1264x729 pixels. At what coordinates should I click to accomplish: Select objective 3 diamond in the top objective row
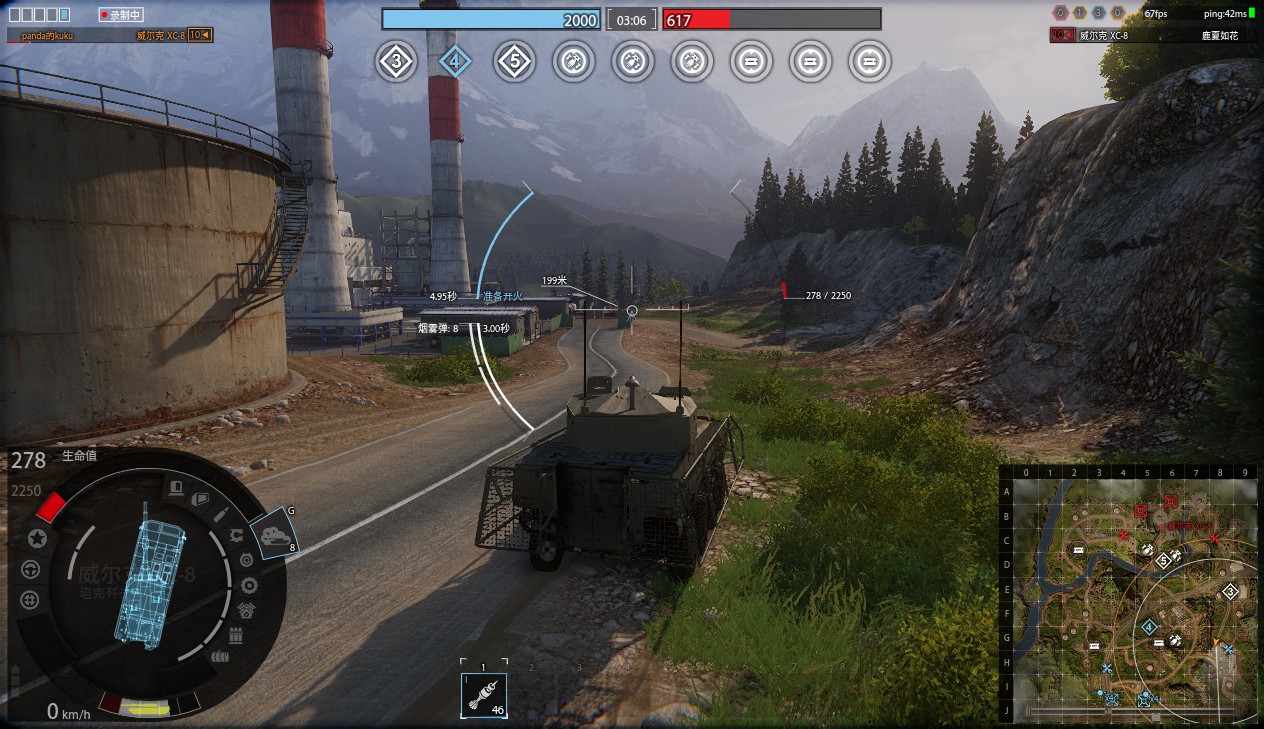point(396,62)
